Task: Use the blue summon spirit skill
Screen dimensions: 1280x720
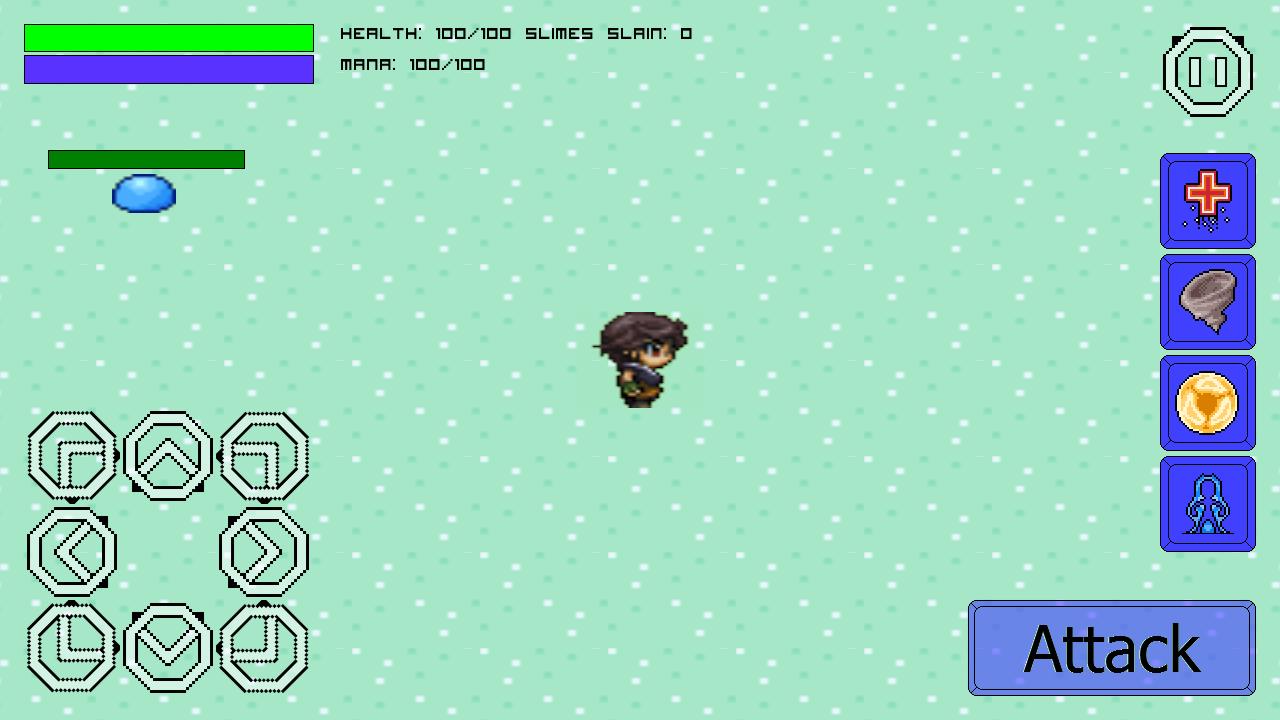Action: (1207, 503)
